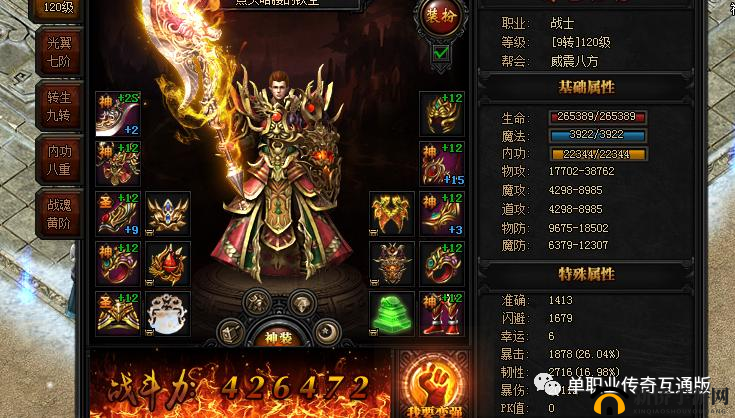Select the golden helmet +12 slot
735x418 pixels.
click(x=441, y=114)
